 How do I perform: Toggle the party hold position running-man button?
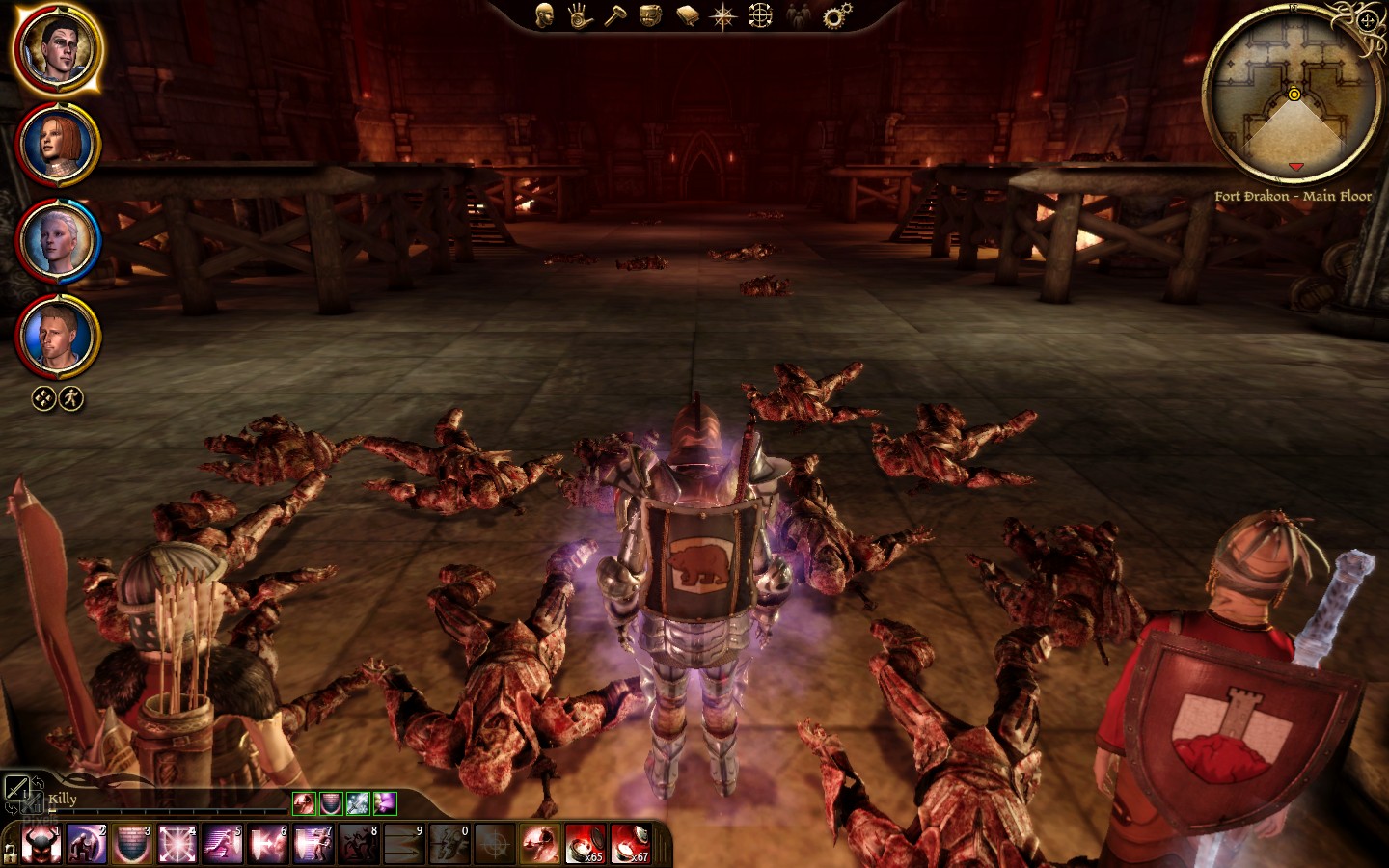click(x=71, y=398)
